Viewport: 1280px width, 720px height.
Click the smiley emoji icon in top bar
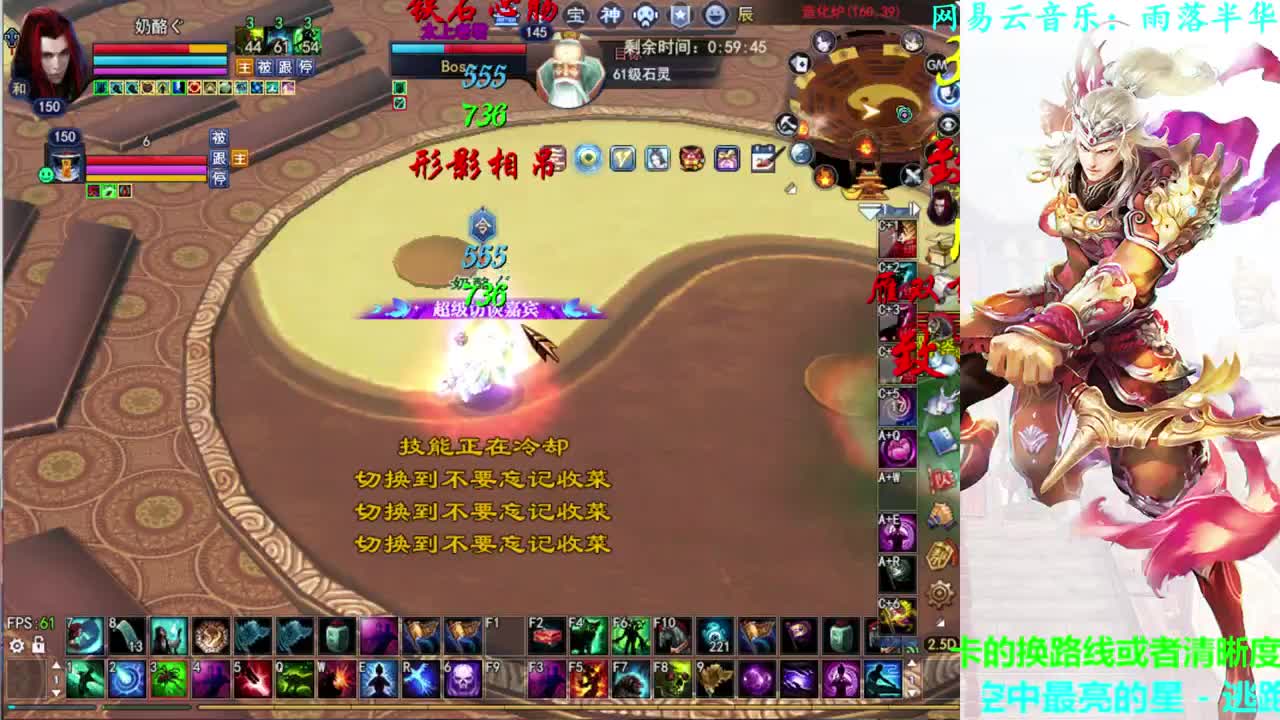(714, 15)
